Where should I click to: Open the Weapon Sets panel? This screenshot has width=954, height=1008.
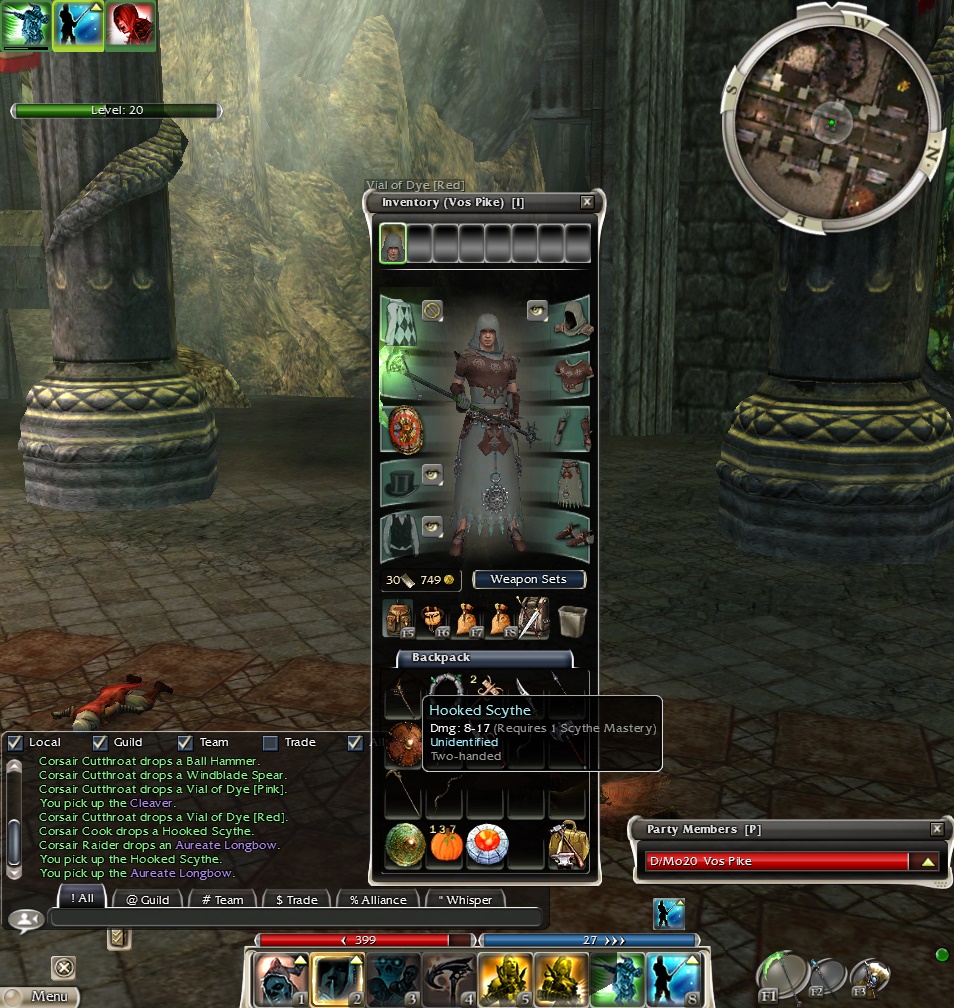click(x=528, y=579)
